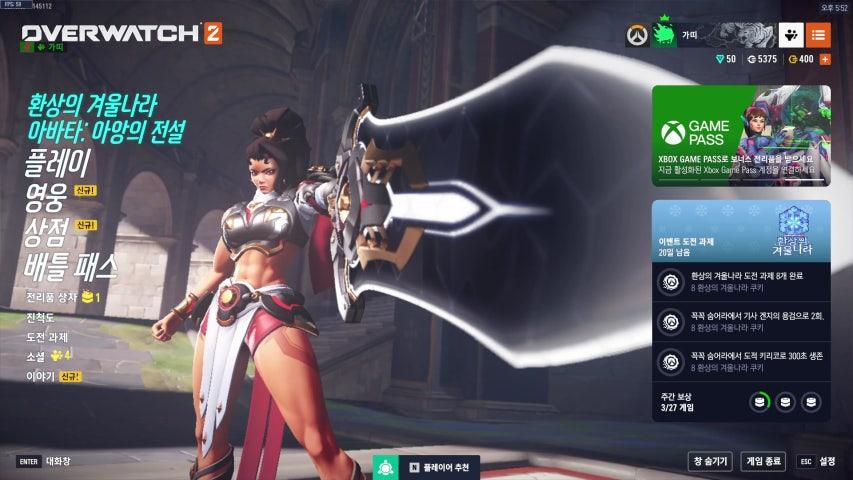Exit with the 게임 종료 button
This screenshot has width=853, height=480.
pos(763,461)
